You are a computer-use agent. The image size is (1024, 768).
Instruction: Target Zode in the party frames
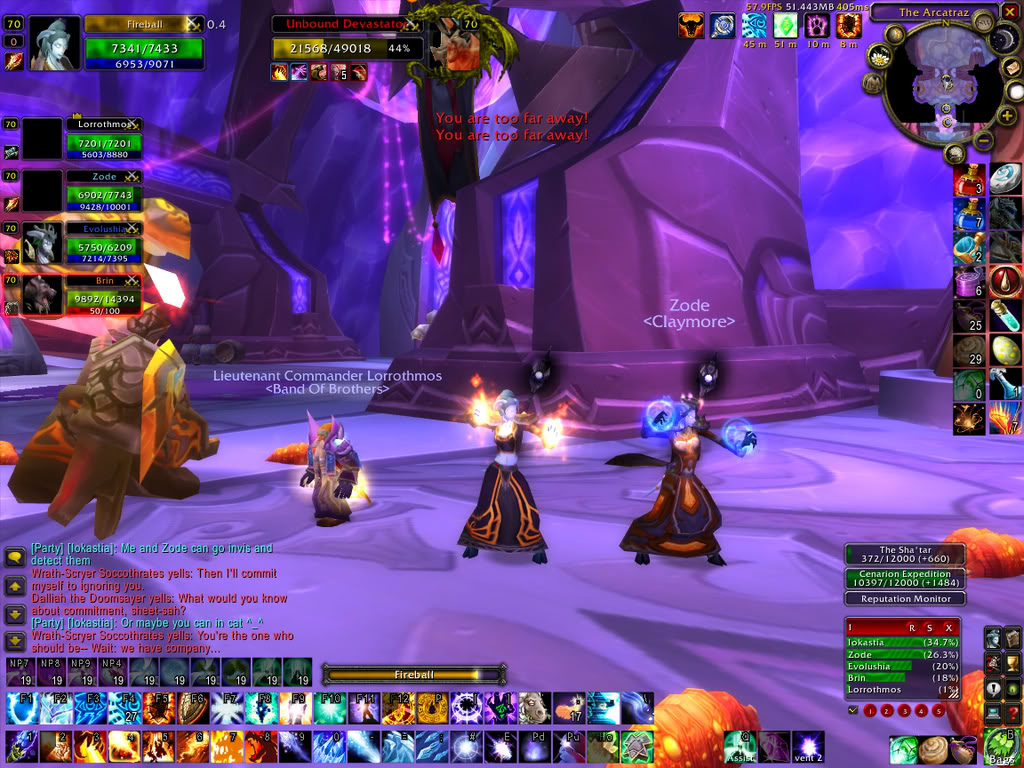(x=103, y=190)
